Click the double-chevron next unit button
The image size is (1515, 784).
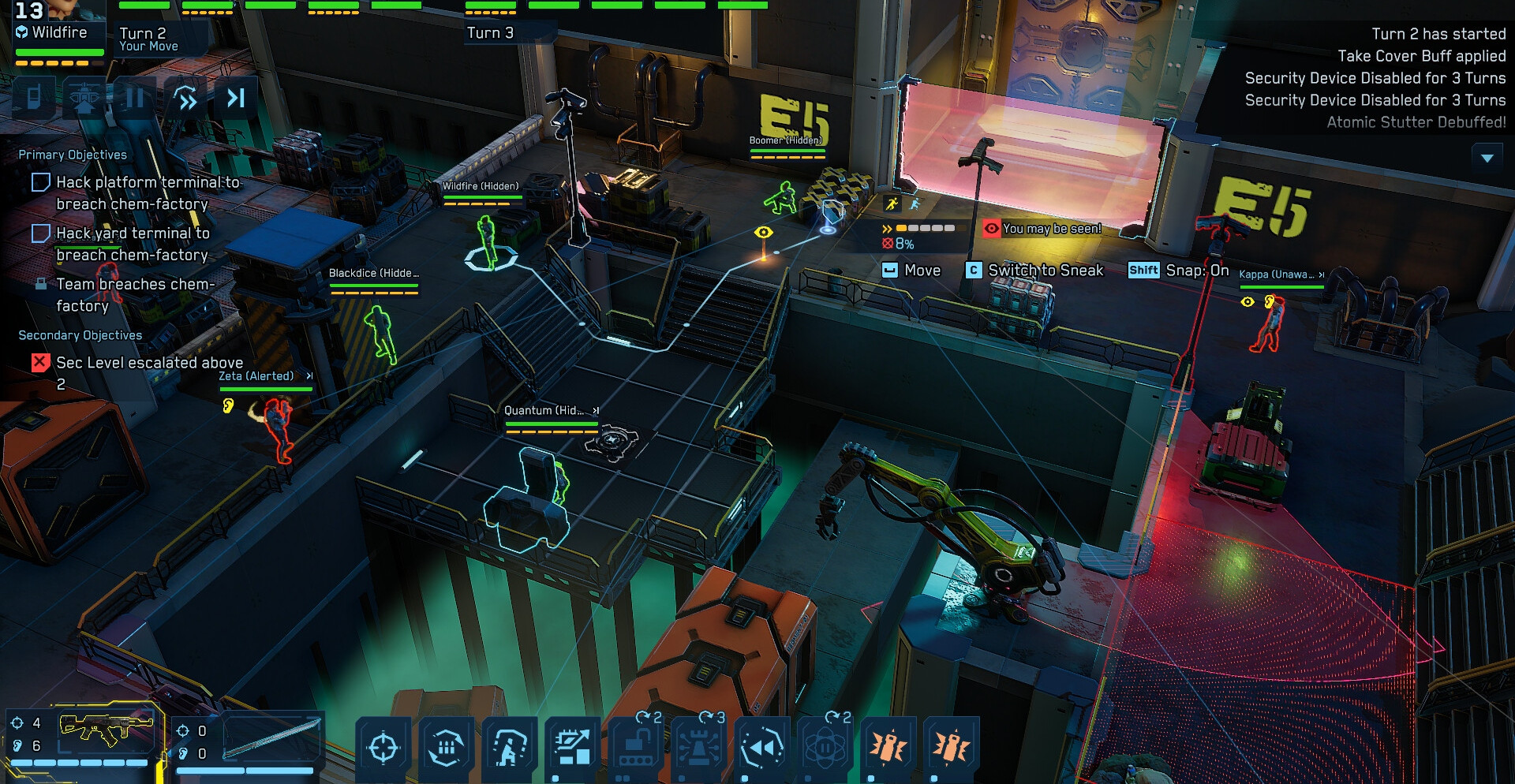(x=186, y=99)
